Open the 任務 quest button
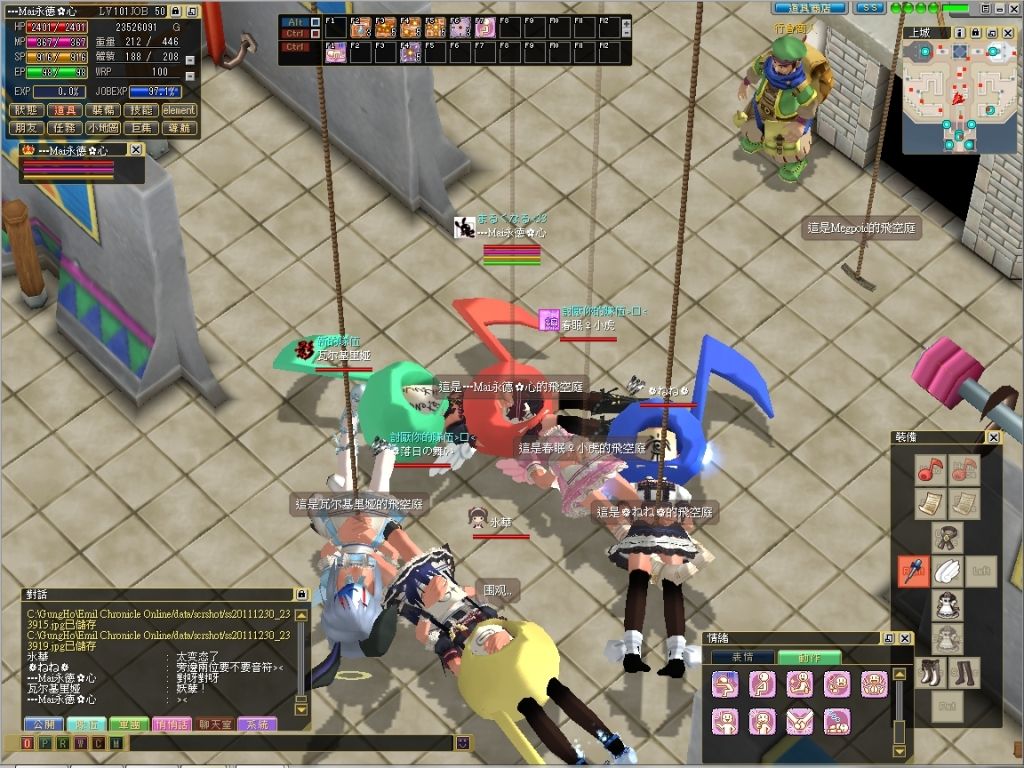This screenshot has height=768, width=1024. pos(65,127)
